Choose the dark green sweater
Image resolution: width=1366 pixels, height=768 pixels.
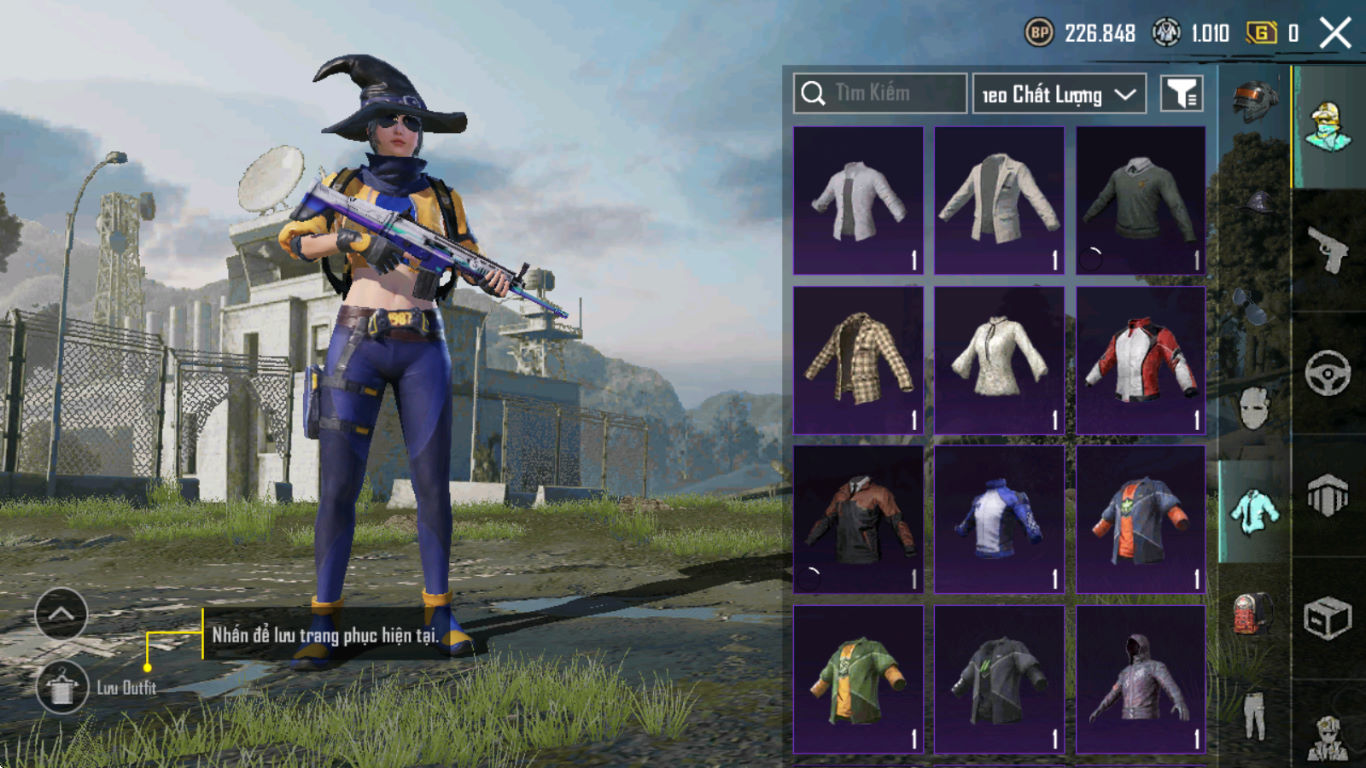tap(1140, 200)
